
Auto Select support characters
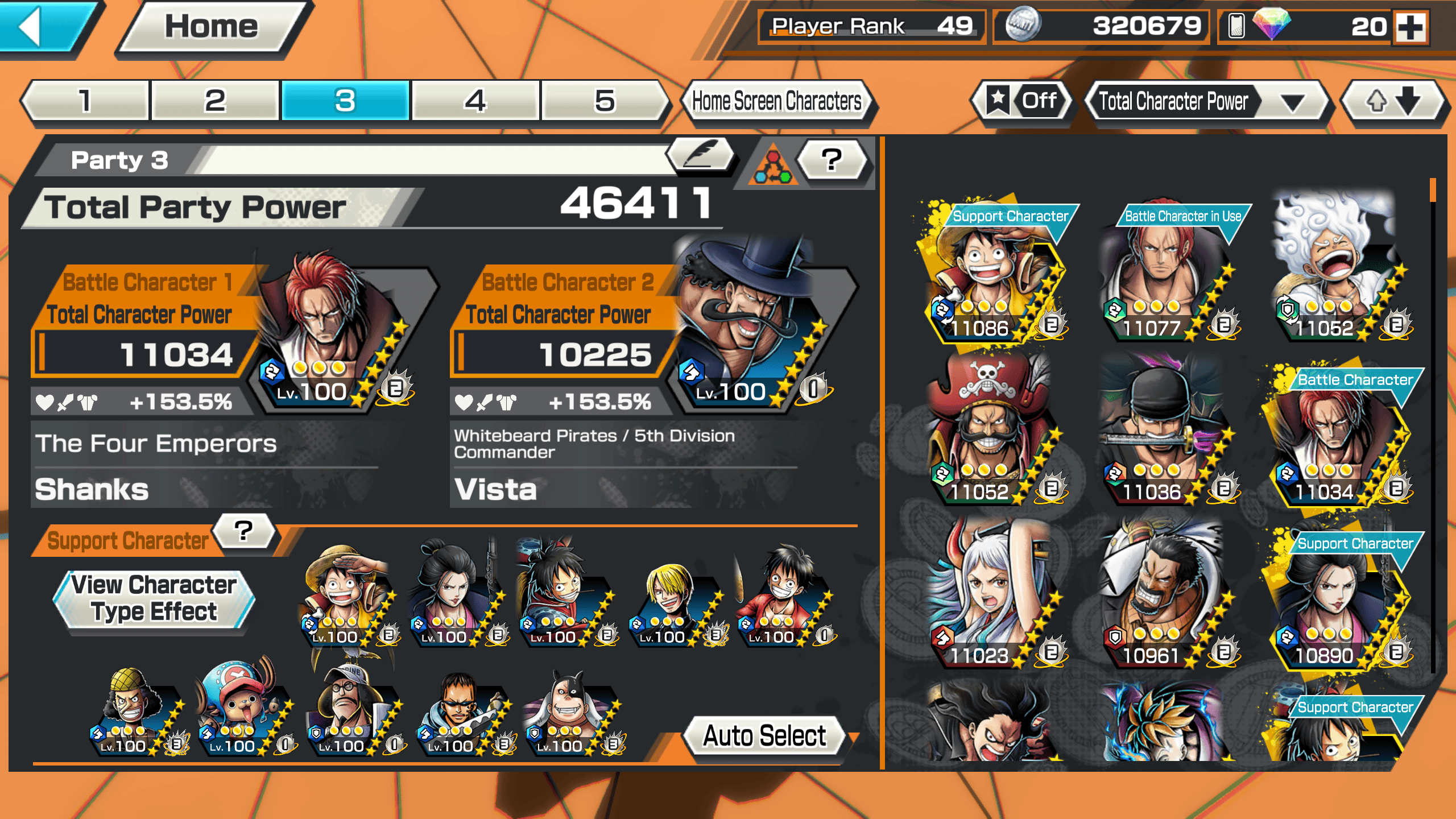pyautogui.click(x=764, y=736)
